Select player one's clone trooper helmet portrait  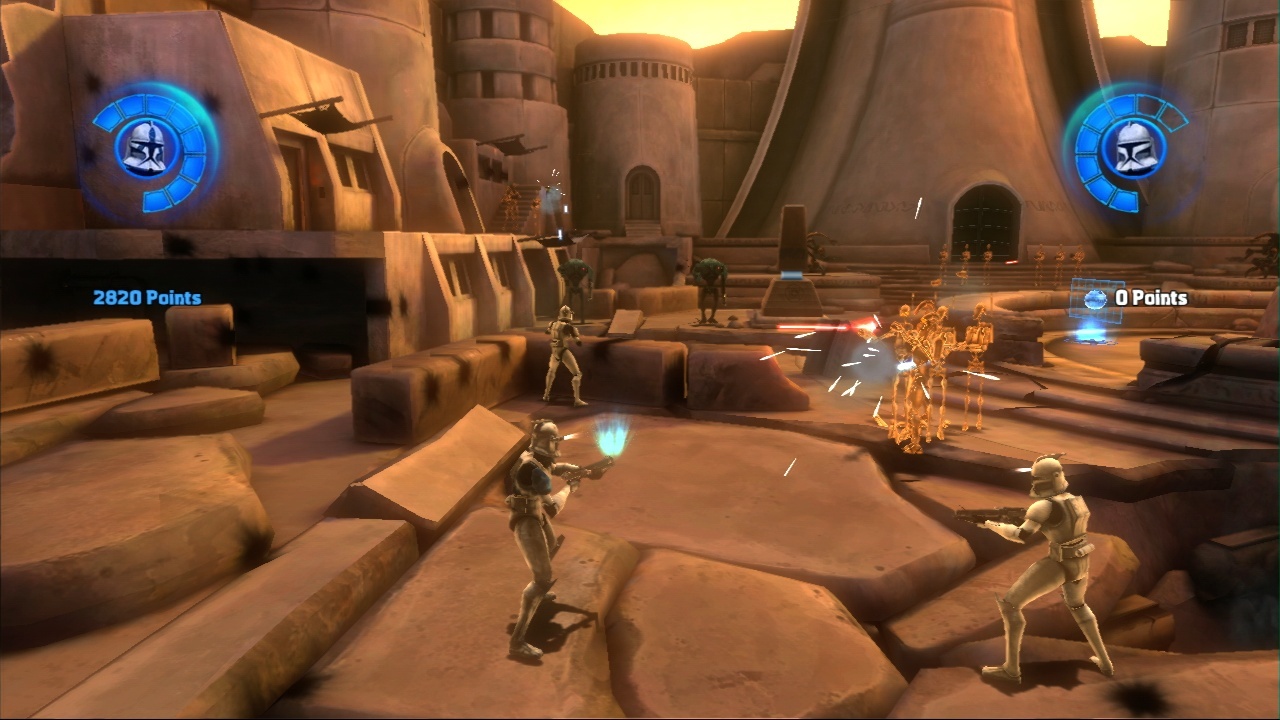[146, 148]
